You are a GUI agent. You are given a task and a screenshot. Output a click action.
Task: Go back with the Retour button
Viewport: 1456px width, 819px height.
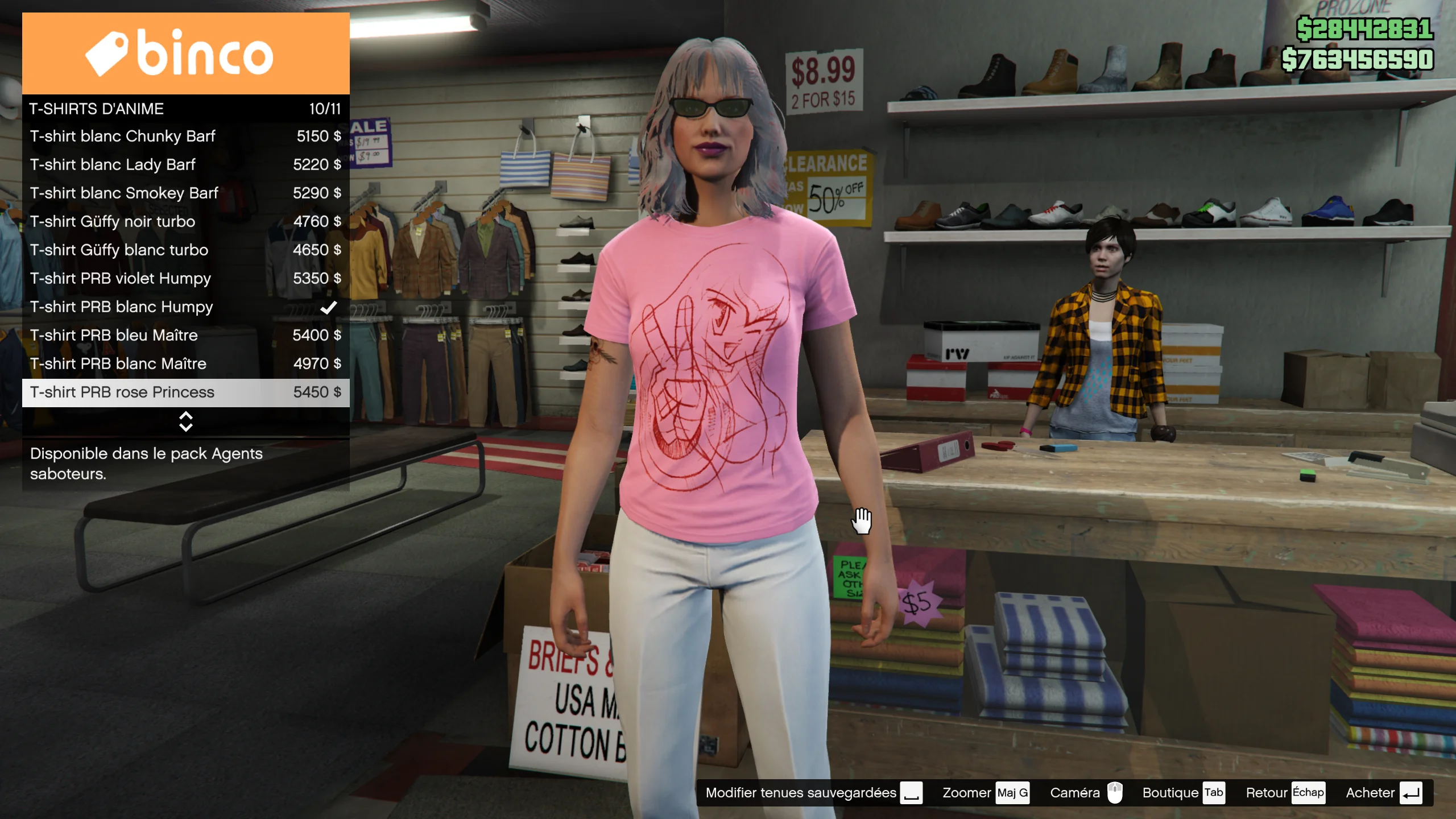pyautogui.click(x=1284, y=793)
